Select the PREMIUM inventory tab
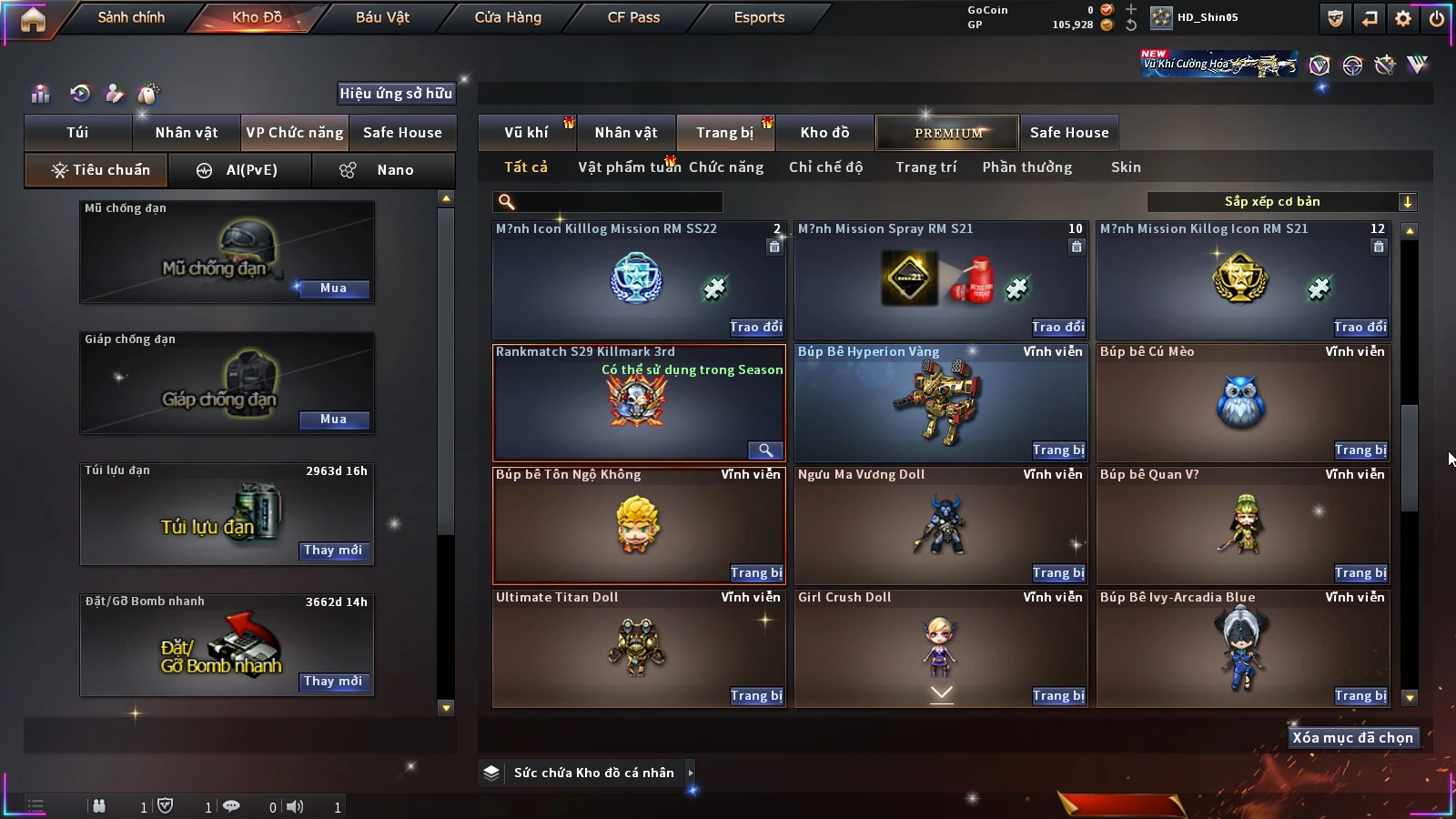Screen dimensions: 1456x819 [947, 133]
